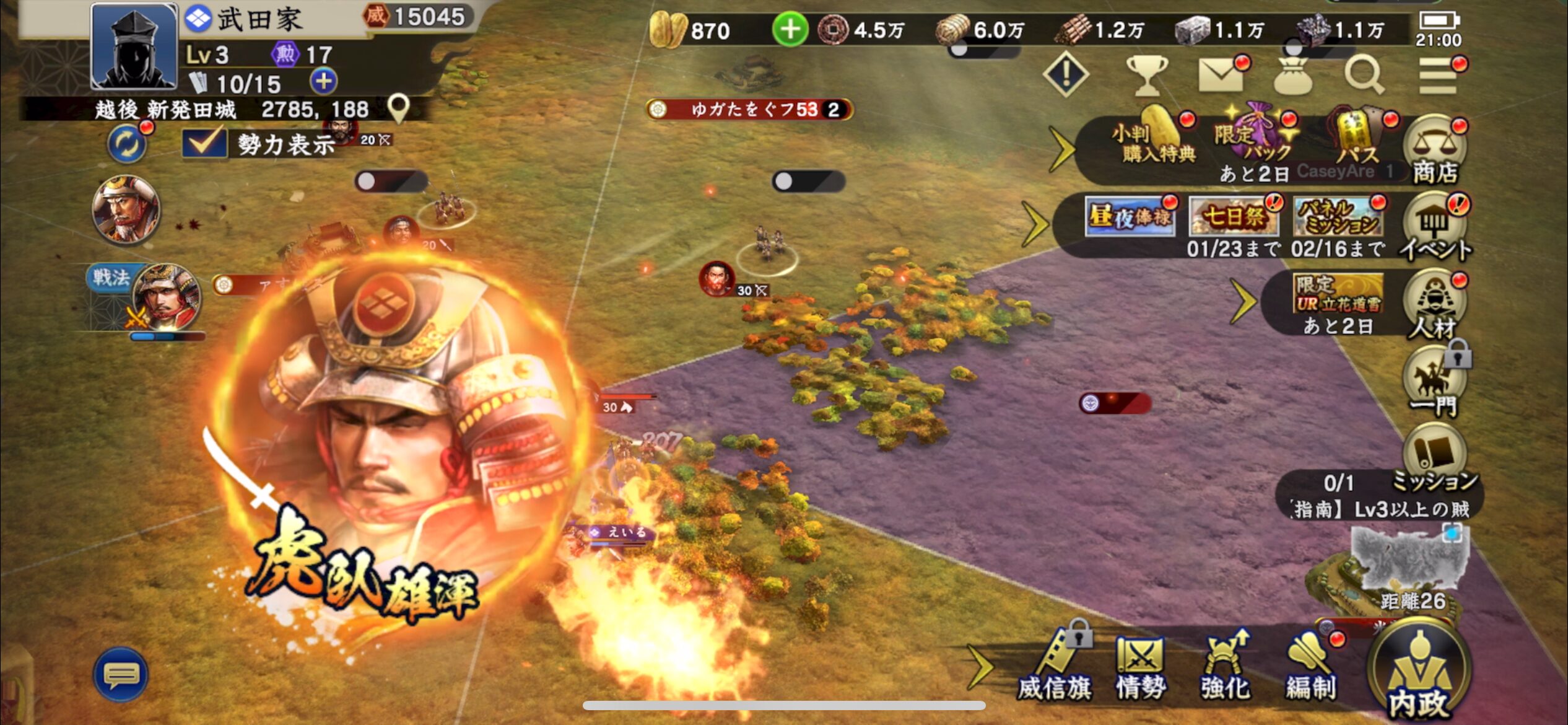
Task: Open the hamburger main menu
Action: coord(1438,76)
